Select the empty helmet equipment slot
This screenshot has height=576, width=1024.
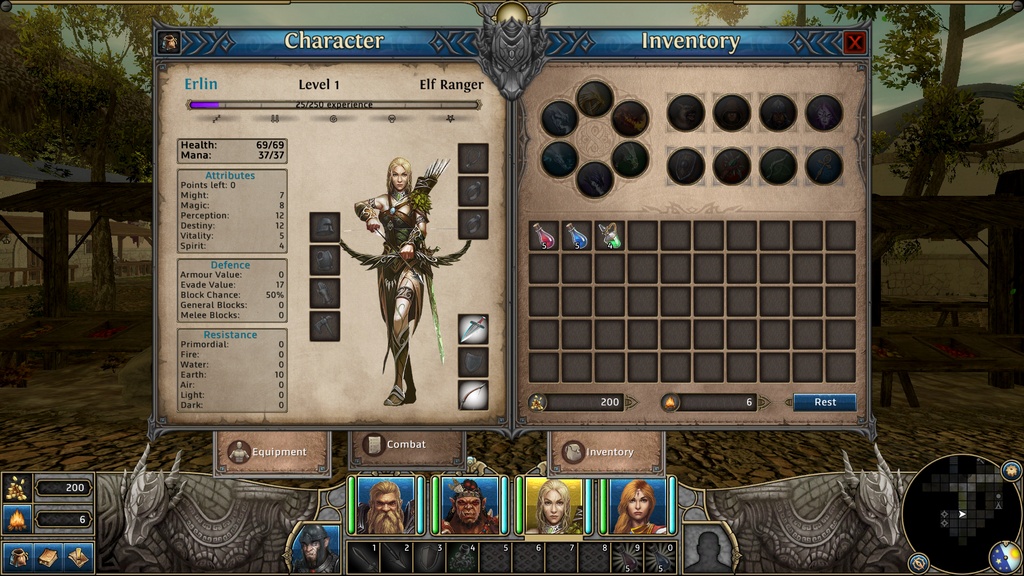pyautogui.click(x=324, y=227)
